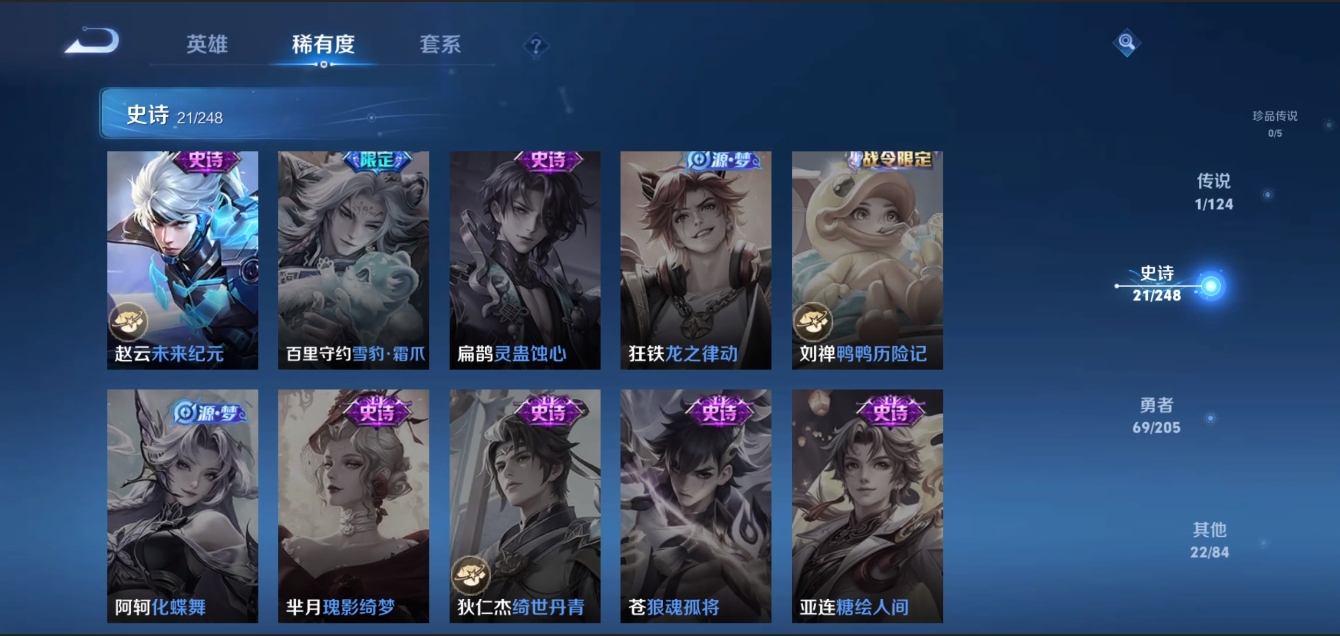This screenshot has height=636, width=1340.
Task: Show help via the question mark icon
Action: click(x=536, y=46)
